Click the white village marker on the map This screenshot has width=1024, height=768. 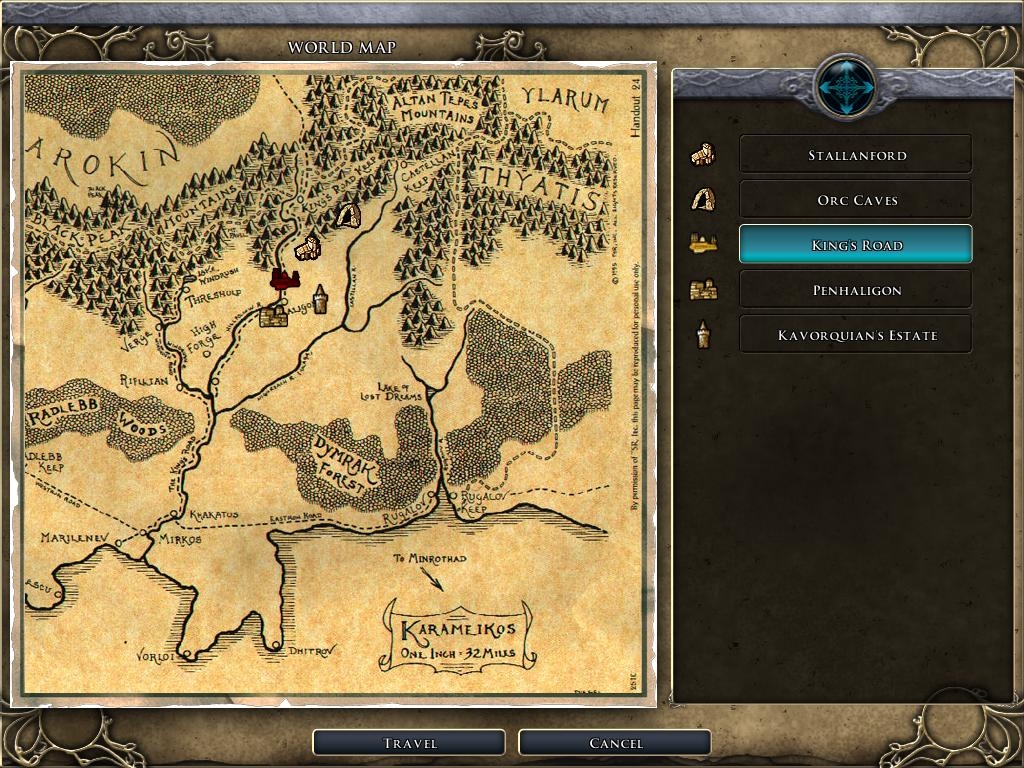[306, 247]
